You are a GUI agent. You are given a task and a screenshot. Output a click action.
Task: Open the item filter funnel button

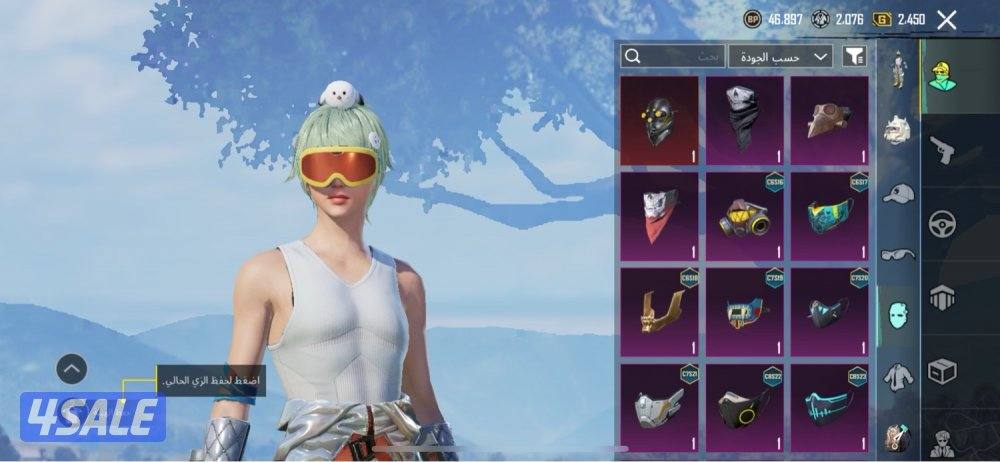tap(853, 56)
